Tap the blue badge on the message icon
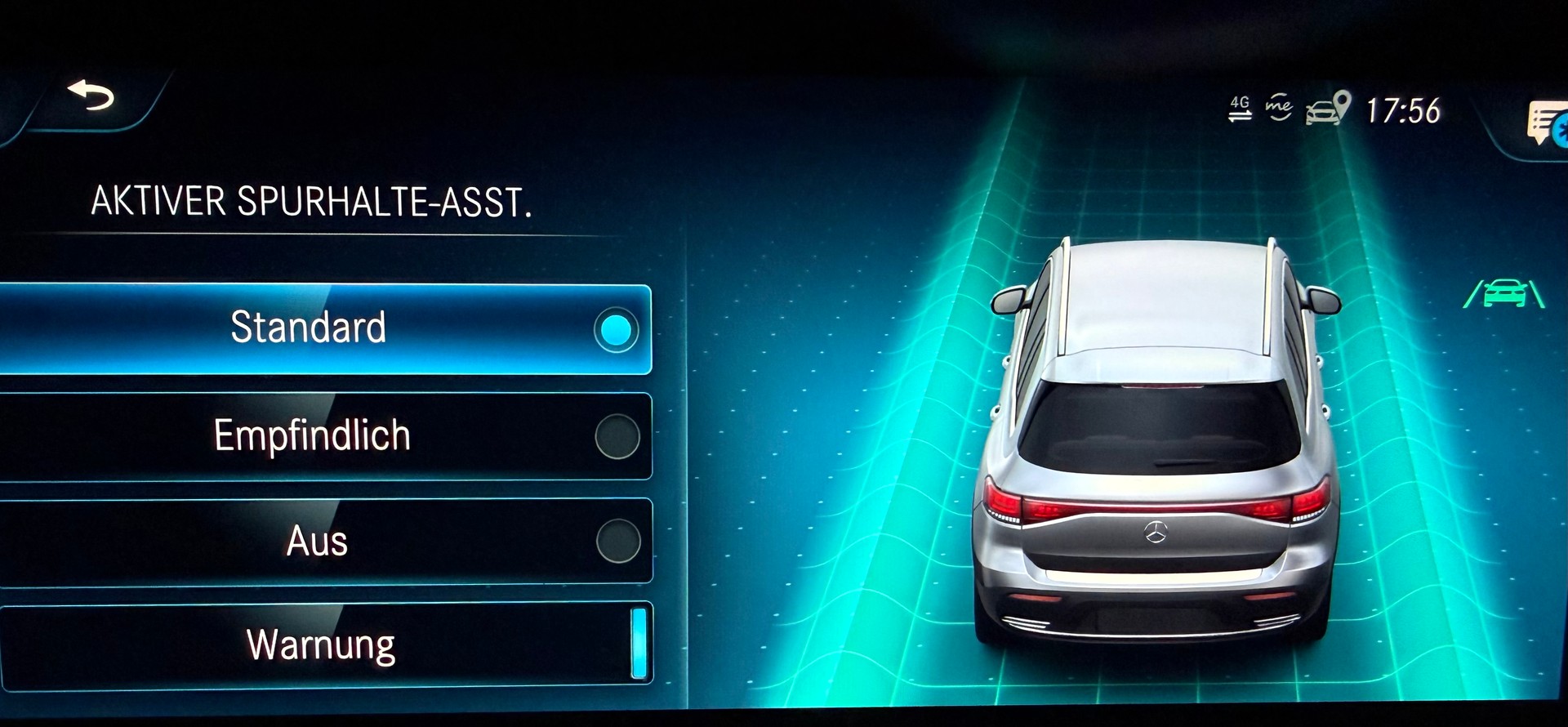This screenshot has height=727, width=1568. 1560,129
